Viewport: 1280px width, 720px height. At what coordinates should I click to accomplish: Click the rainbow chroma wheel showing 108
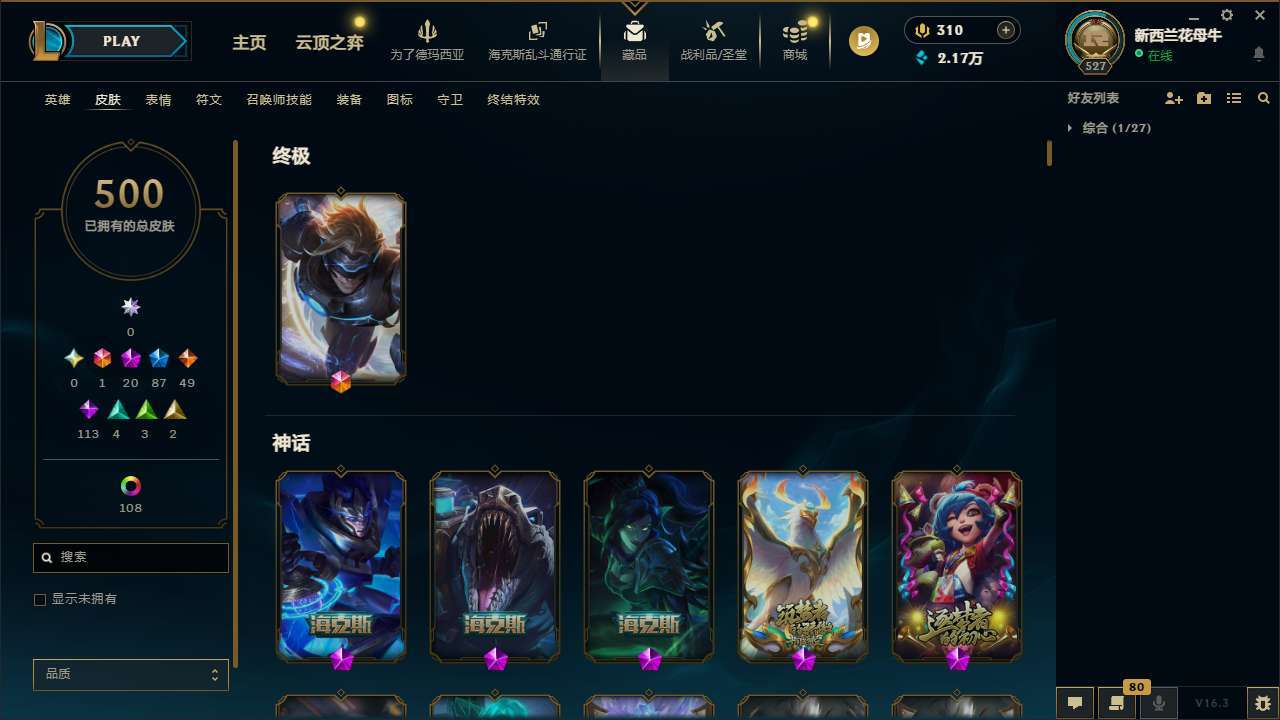(130, 484)
